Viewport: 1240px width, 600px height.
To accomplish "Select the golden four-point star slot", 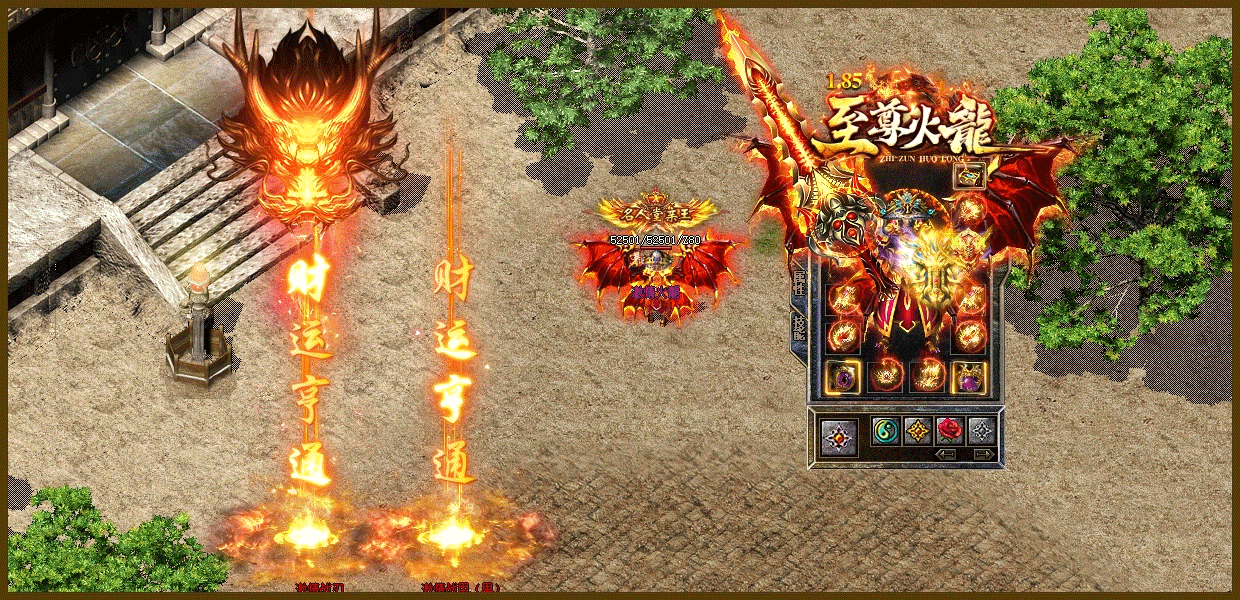I will pyautogui.click(x=917, y=431).
